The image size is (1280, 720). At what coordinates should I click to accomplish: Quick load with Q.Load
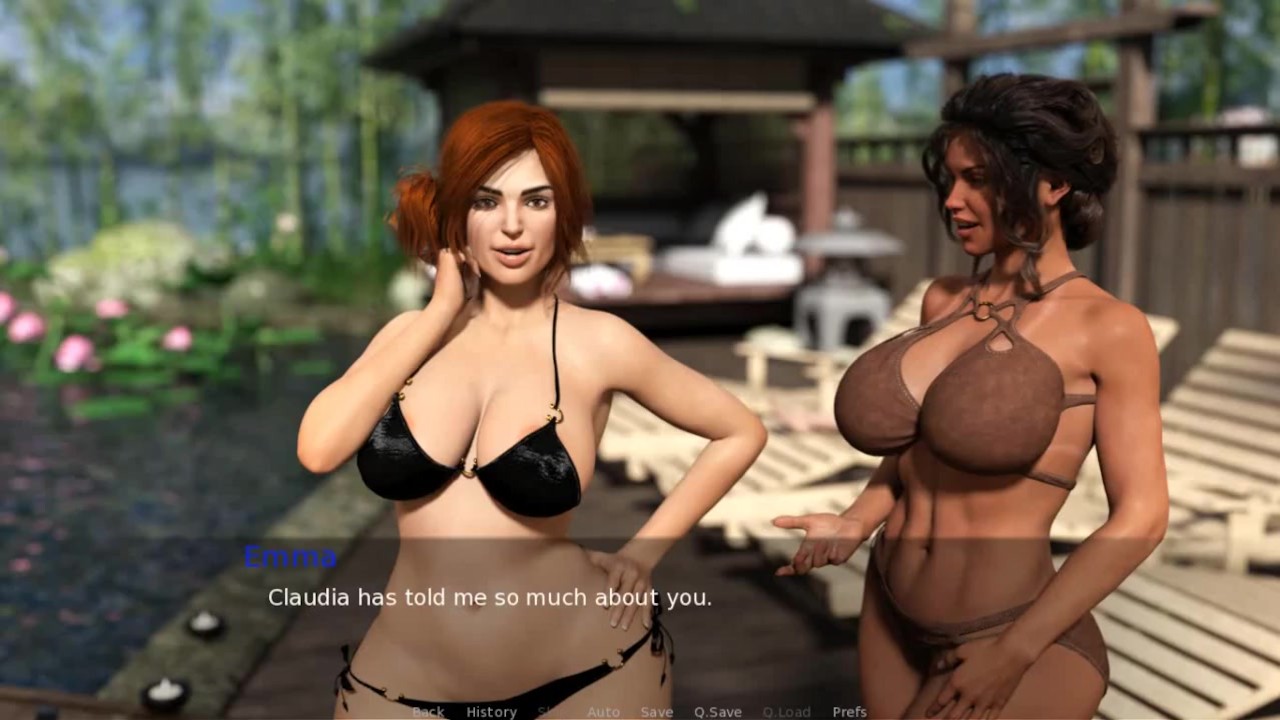[786, 712]
